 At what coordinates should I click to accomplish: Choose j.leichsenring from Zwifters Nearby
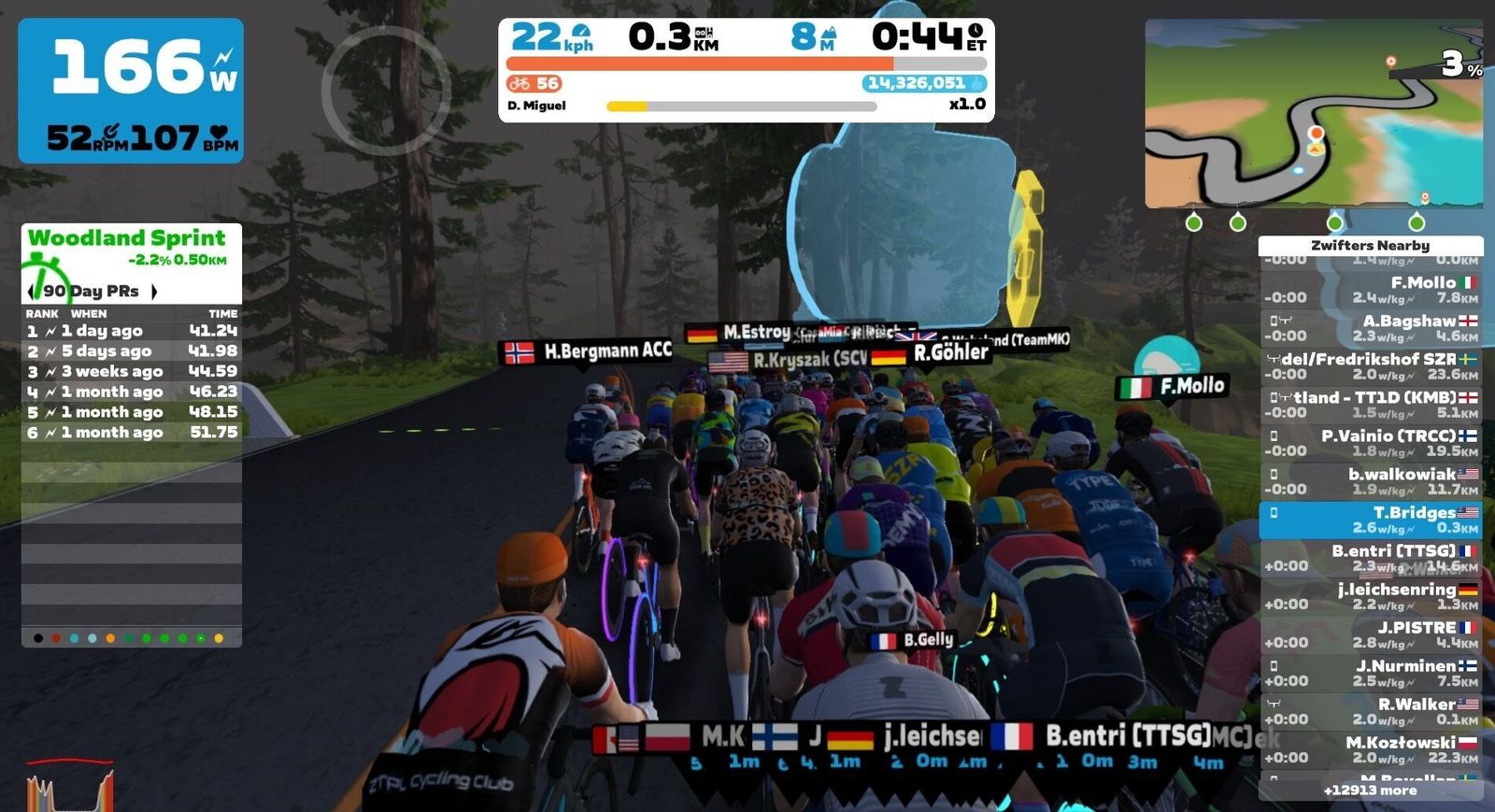[x=1370, y=596]
